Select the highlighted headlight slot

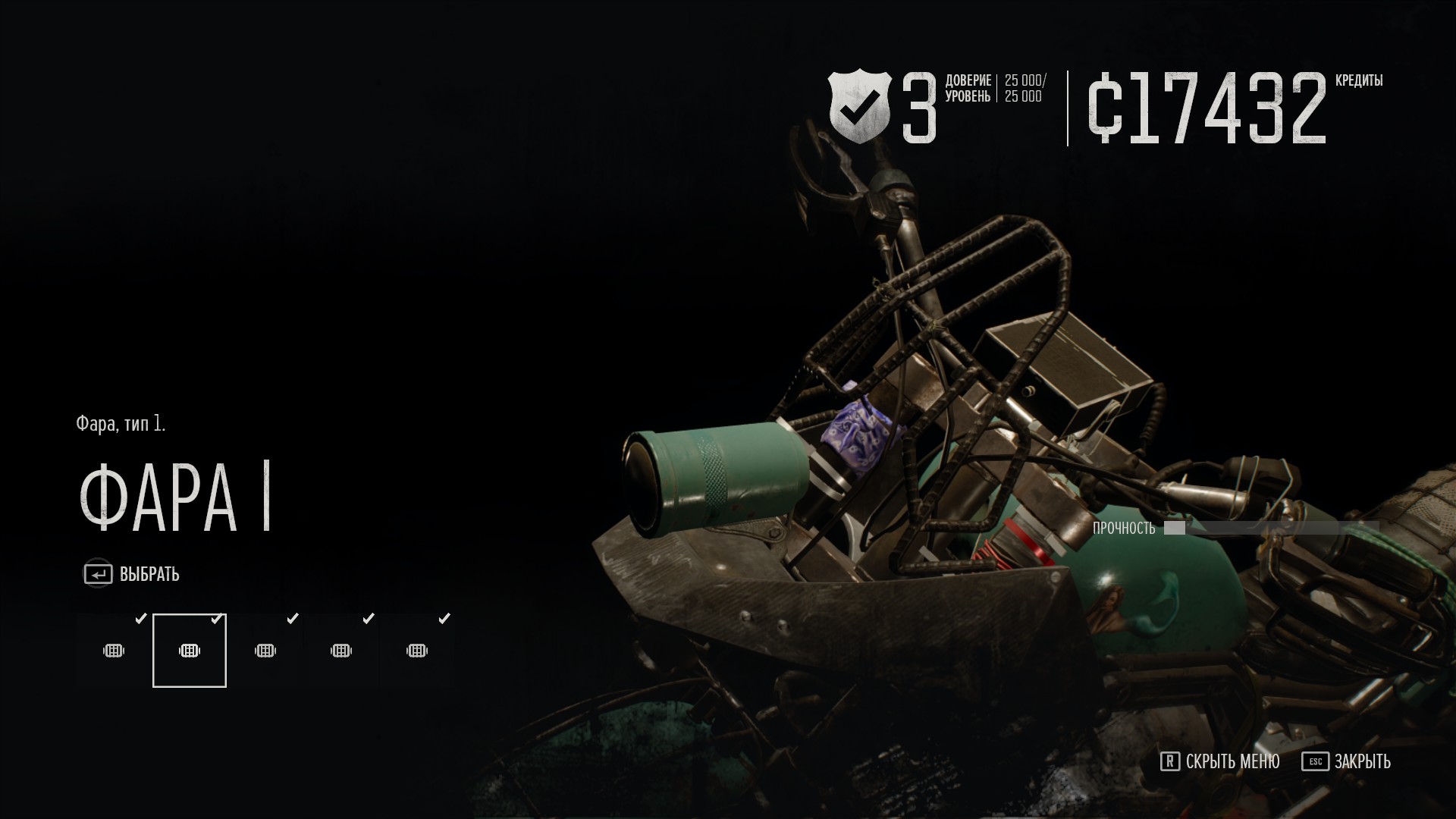pos(190,651)
